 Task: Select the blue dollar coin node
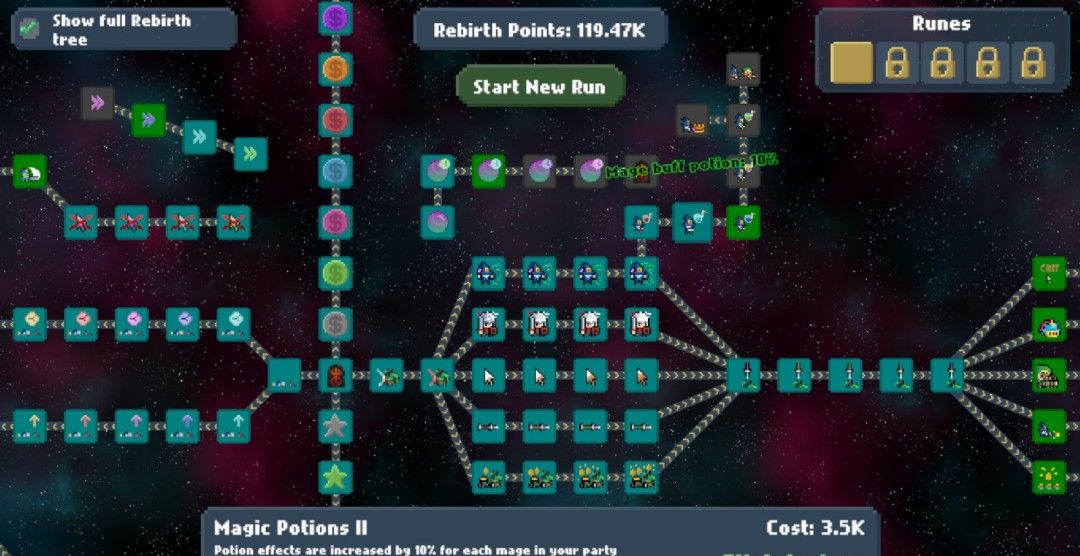tap(335, 171)
